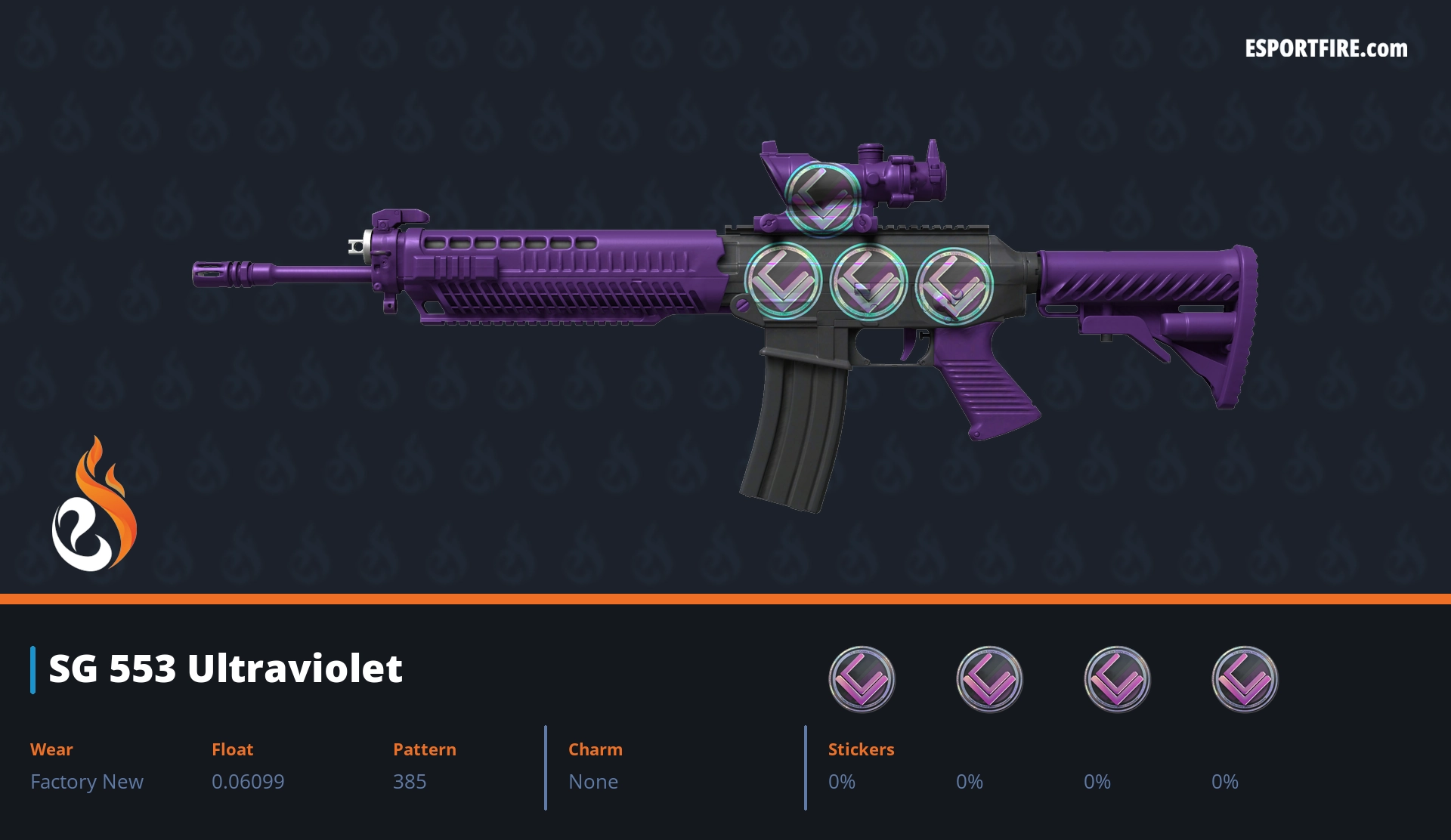
Task: Open the ESPORTFIRE.com site link
Action: click(1326, 49)
